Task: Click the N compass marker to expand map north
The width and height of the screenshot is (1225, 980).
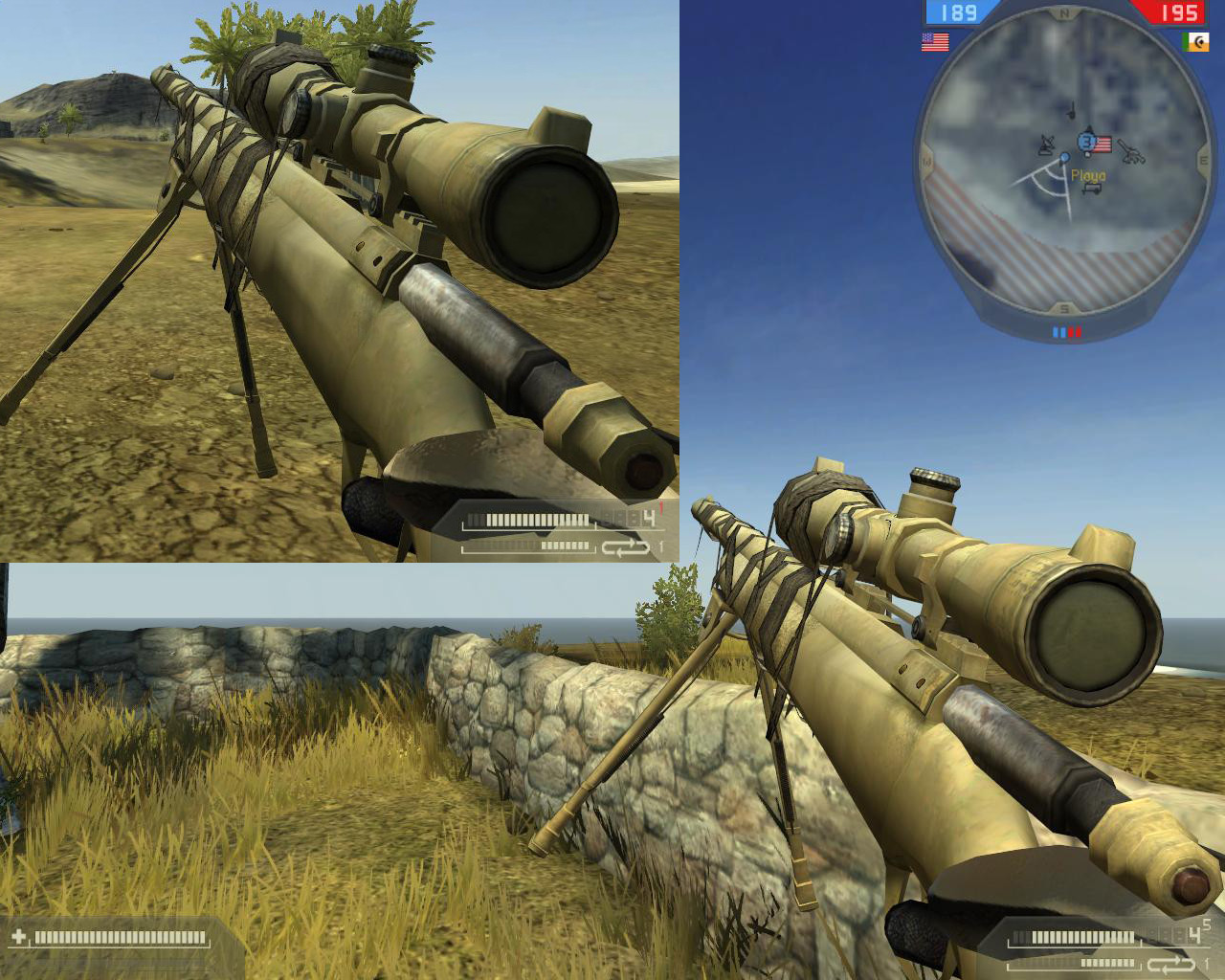Action: pyautogui.click(x=1063, y=13)
